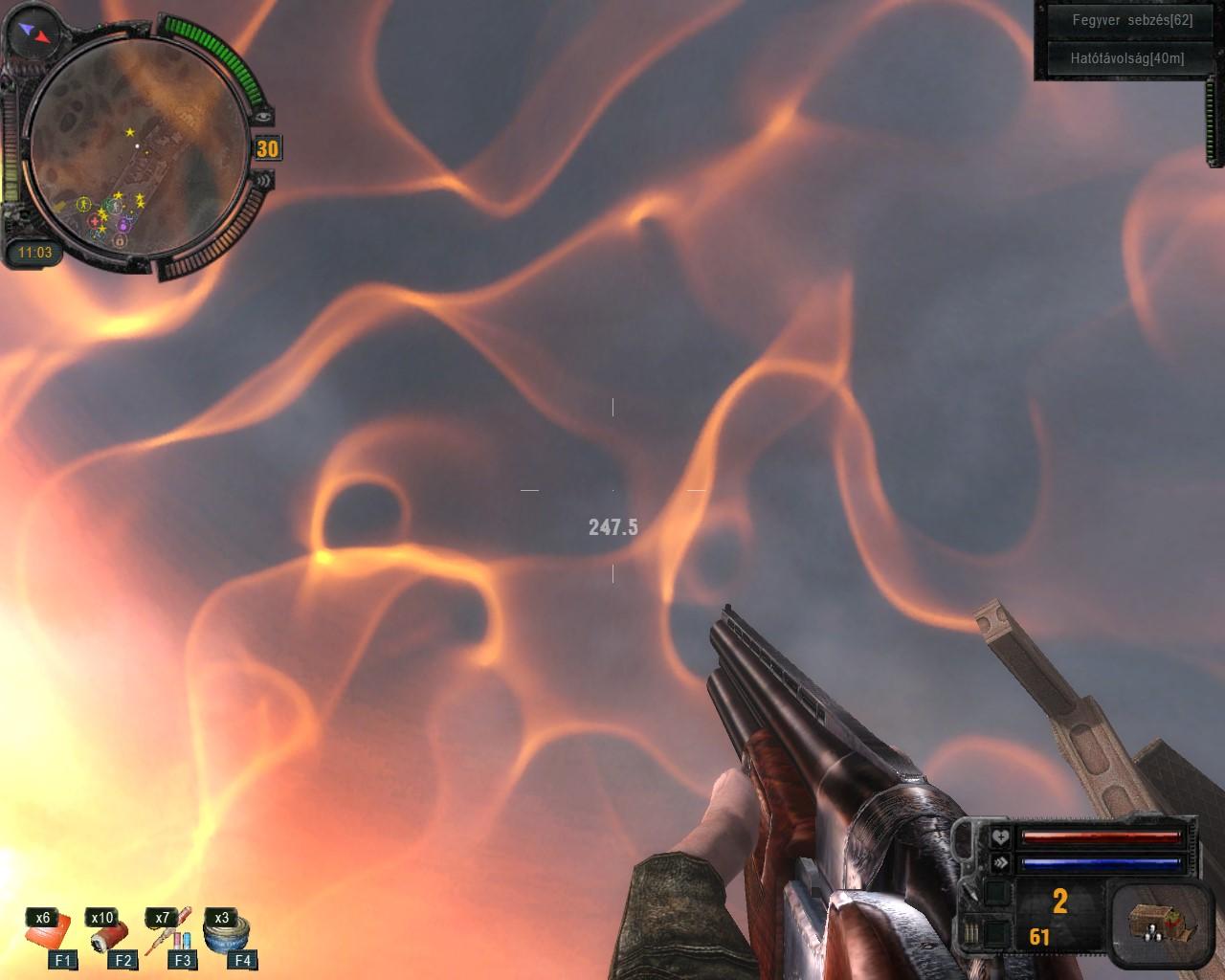Screen dimensions: 1225x980
Task: Click the red medic cross marker on minimap
Action: point(95,222)
